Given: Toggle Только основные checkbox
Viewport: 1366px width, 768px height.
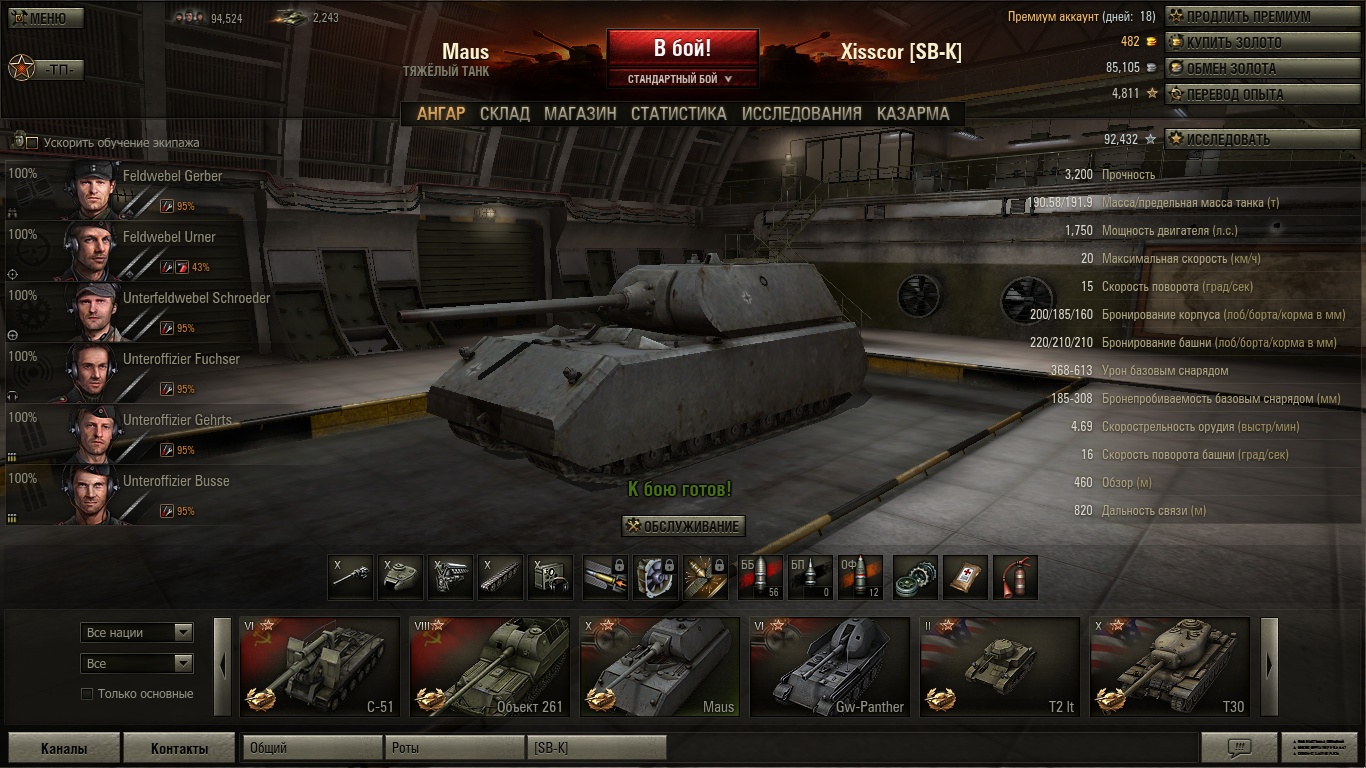Looking at the screenshot, I should (87, 694).
